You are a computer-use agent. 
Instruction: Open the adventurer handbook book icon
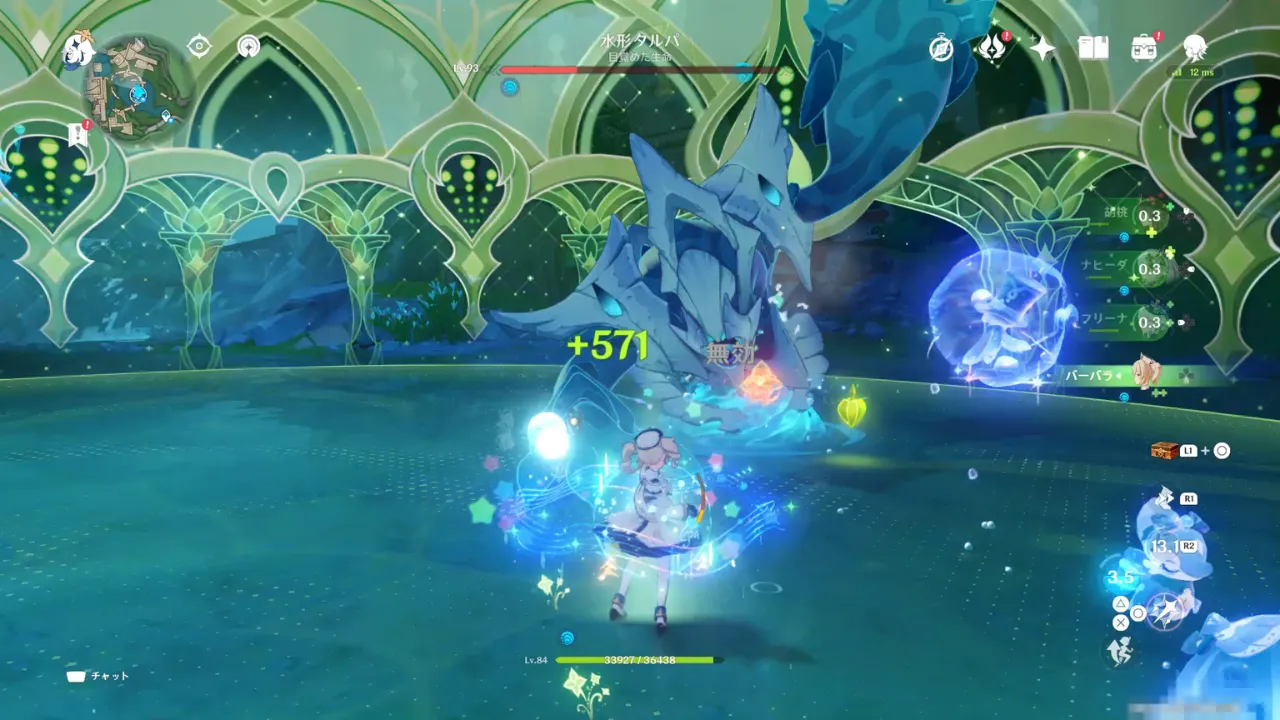[1093, 48]
